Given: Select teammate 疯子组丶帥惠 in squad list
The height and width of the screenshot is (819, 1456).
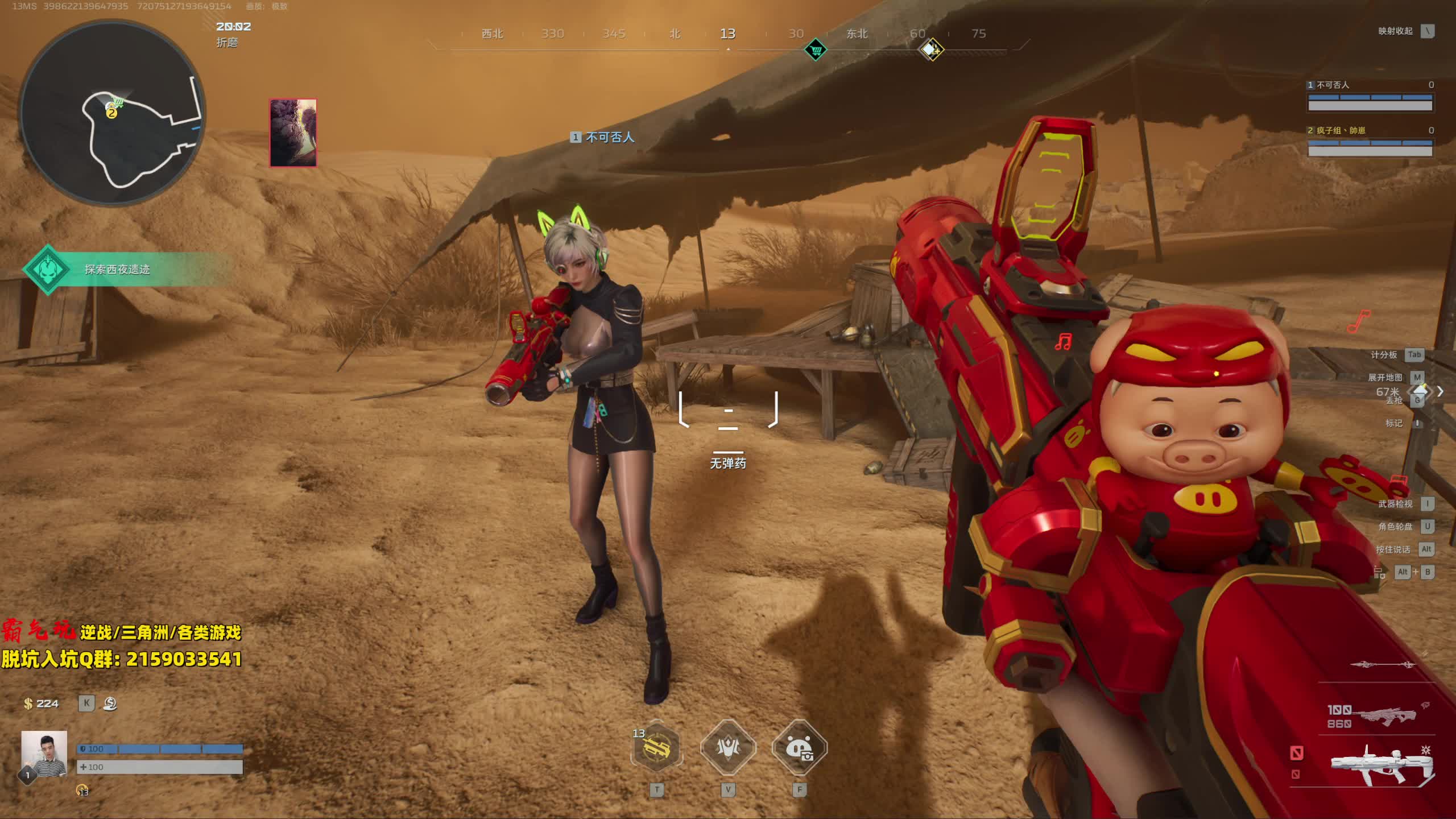Looking at the screenshot, I should 1370,142.
